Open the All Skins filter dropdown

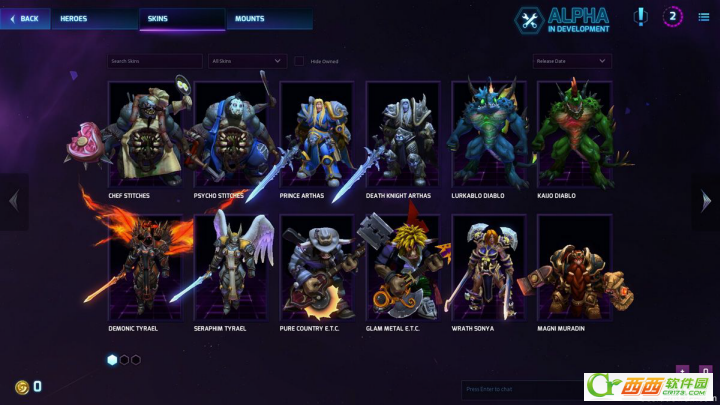pos(248,61)
